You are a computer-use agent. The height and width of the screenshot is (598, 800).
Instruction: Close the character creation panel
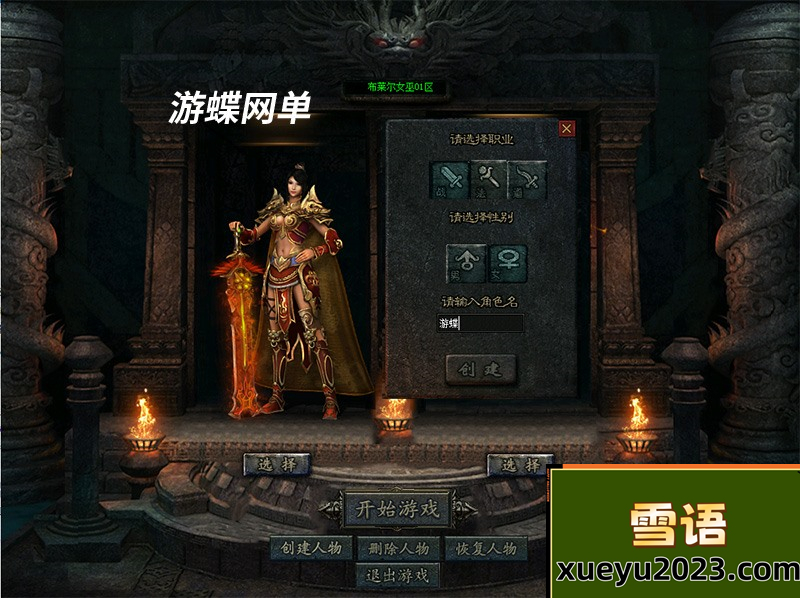coord(567,128)
